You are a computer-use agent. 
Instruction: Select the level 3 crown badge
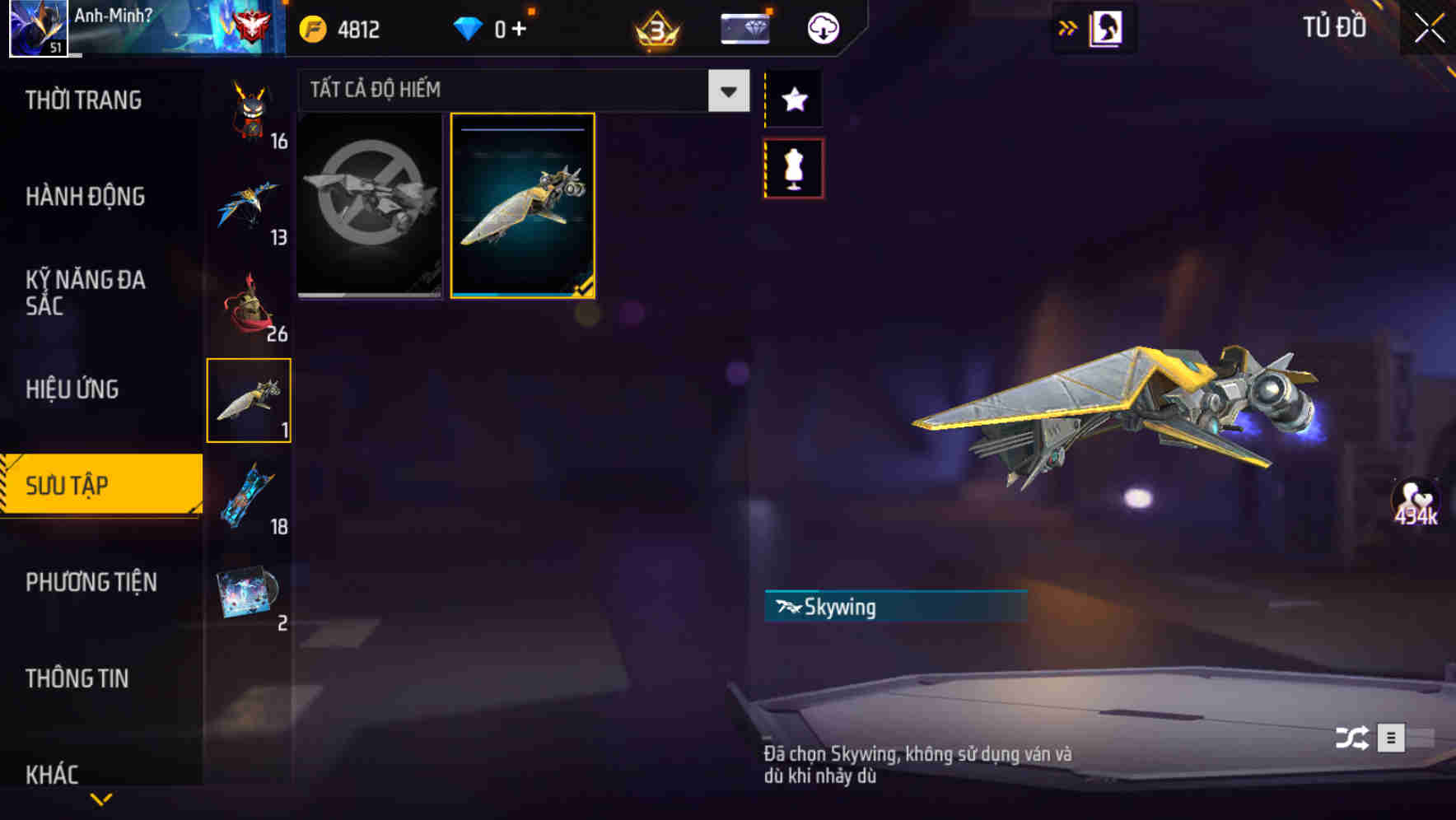tap(656, 27)
